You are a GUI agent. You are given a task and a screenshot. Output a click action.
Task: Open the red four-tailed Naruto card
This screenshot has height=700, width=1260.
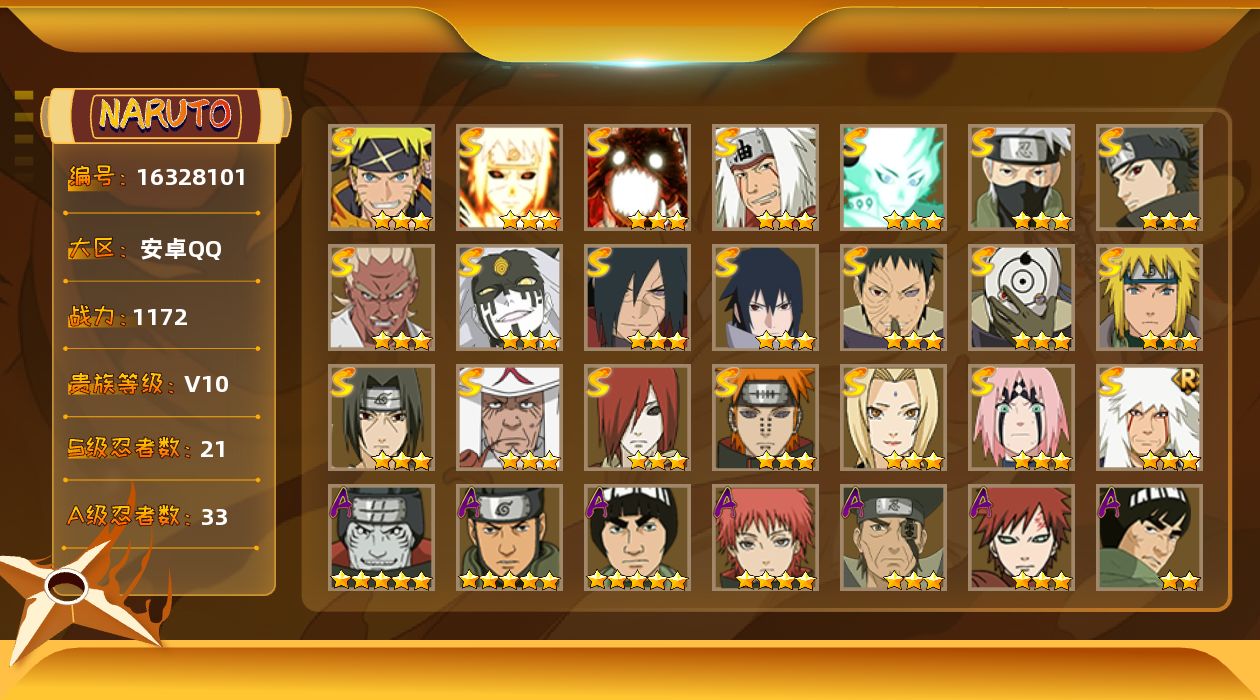tap(637, 177)
